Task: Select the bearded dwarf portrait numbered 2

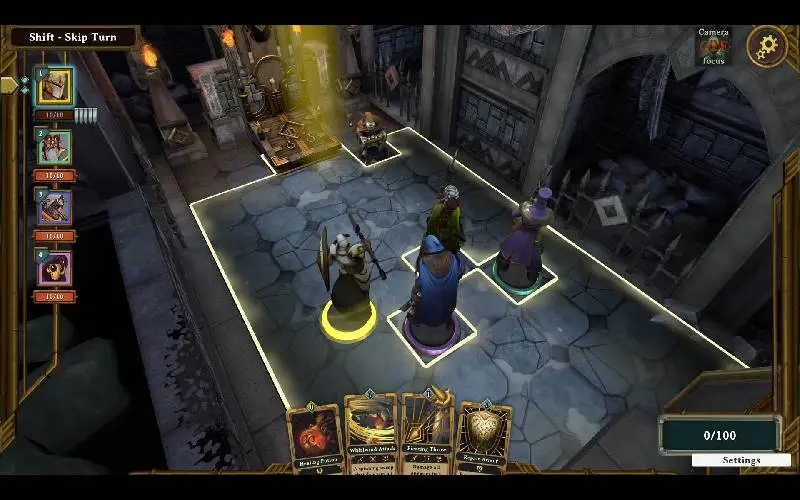Action: click(54, 148)
